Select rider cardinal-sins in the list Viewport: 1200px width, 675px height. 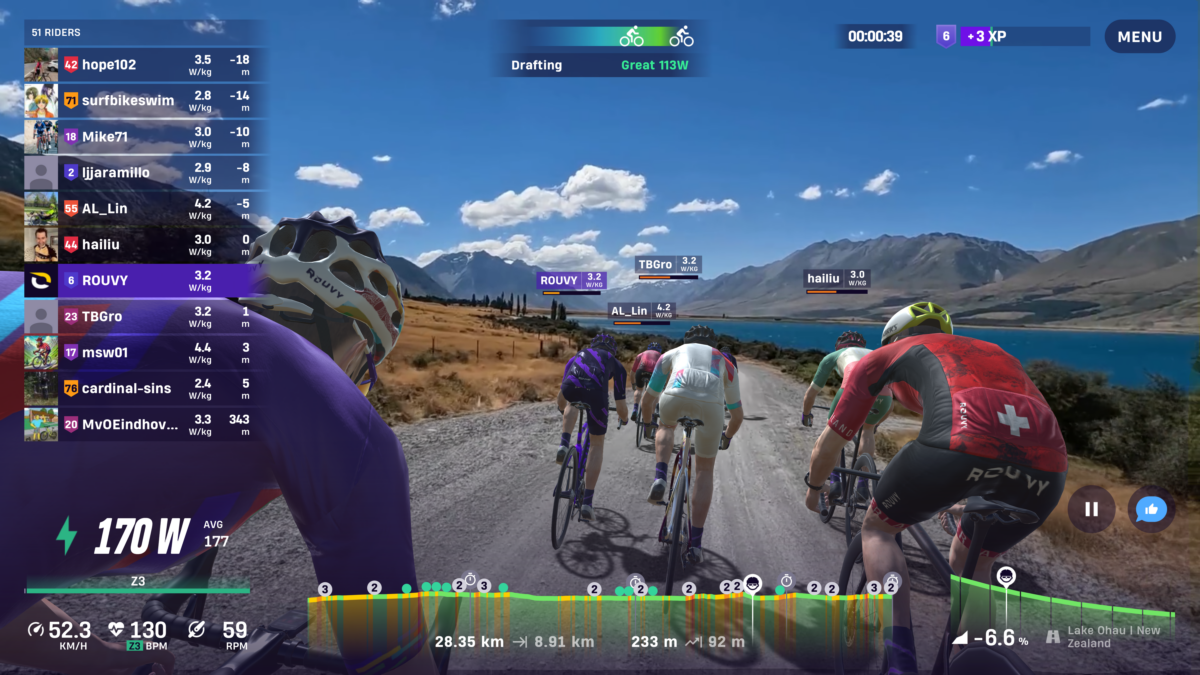pos(145,389)
